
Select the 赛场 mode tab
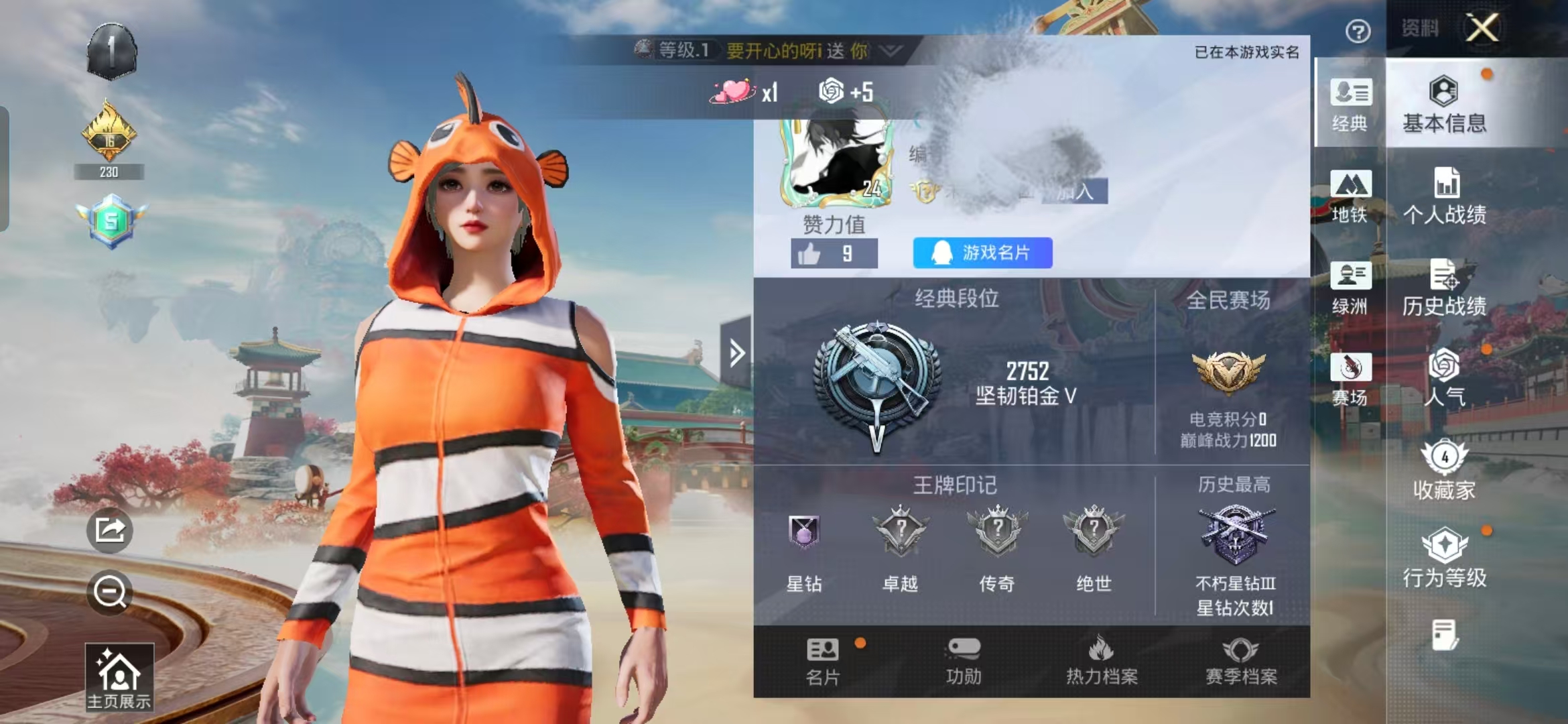[1350, 379]
